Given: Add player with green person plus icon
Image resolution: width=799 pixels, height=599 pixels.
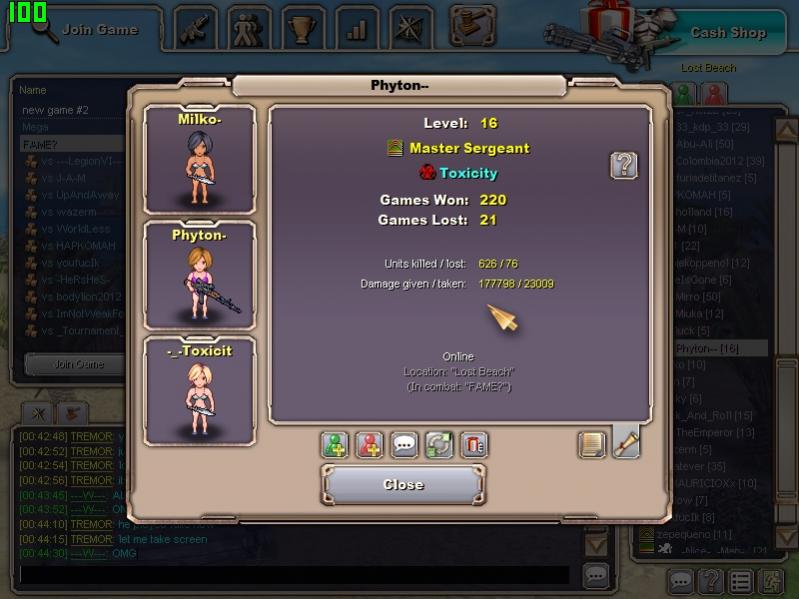Looking at the screenshot, I should coord(335,445).
